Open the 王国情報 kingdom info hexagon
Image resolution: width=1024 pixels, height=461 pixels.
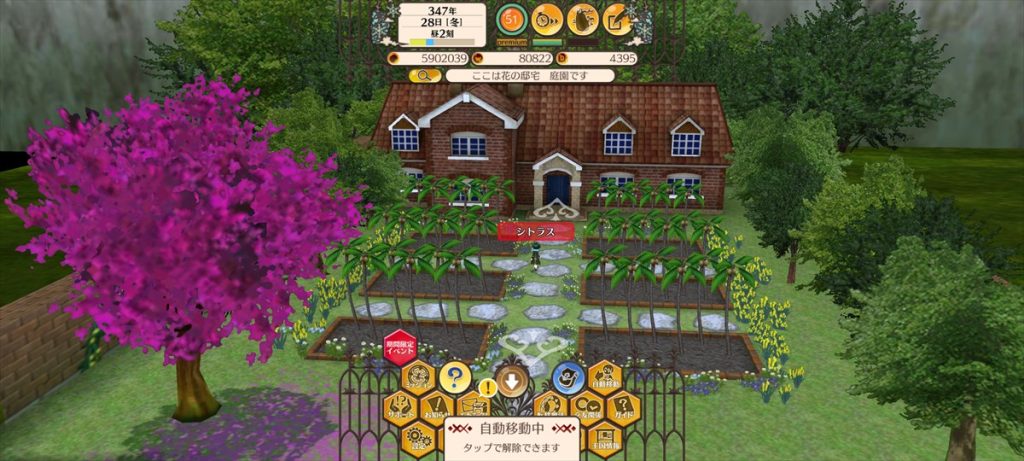pos(604,437)
